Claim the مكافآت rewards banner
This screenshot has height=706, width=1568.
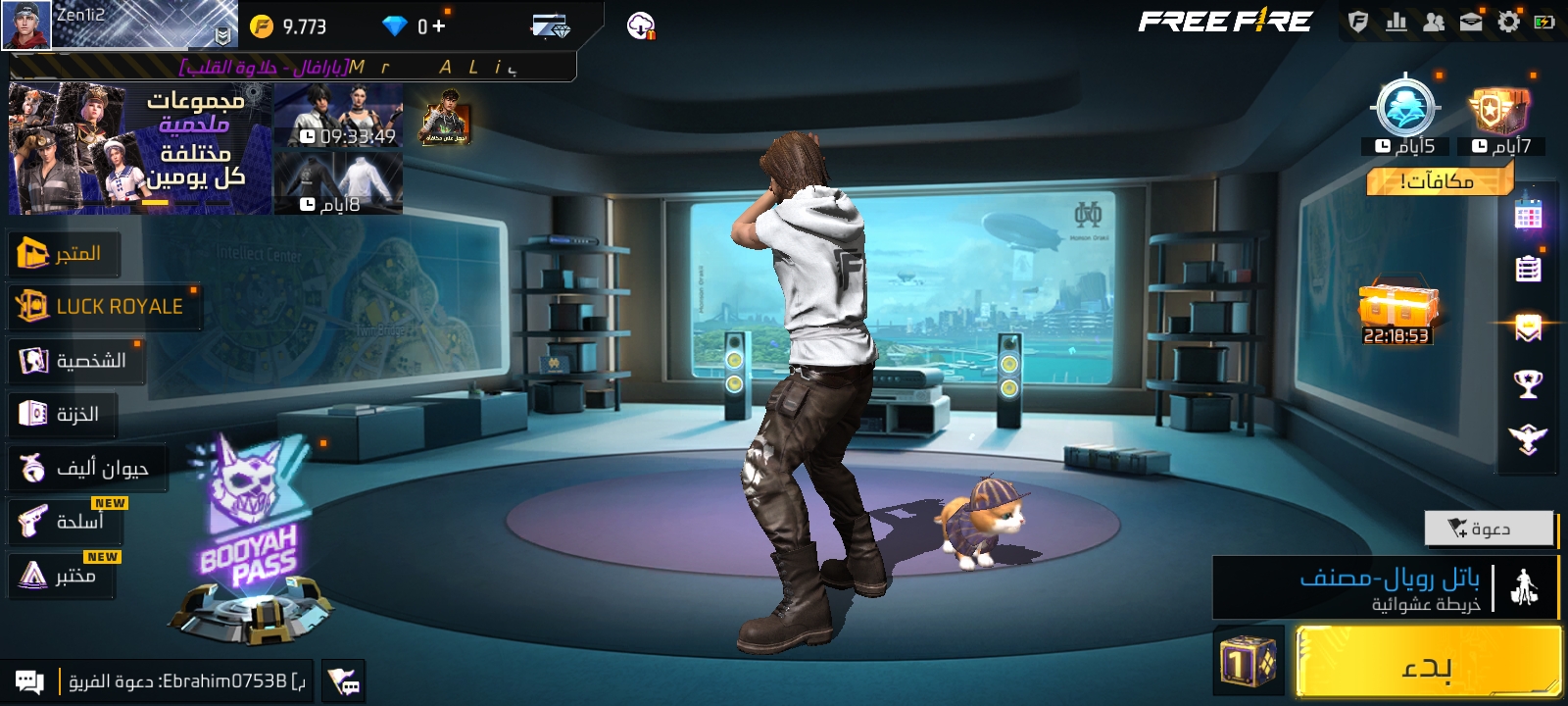[1439, 180]
